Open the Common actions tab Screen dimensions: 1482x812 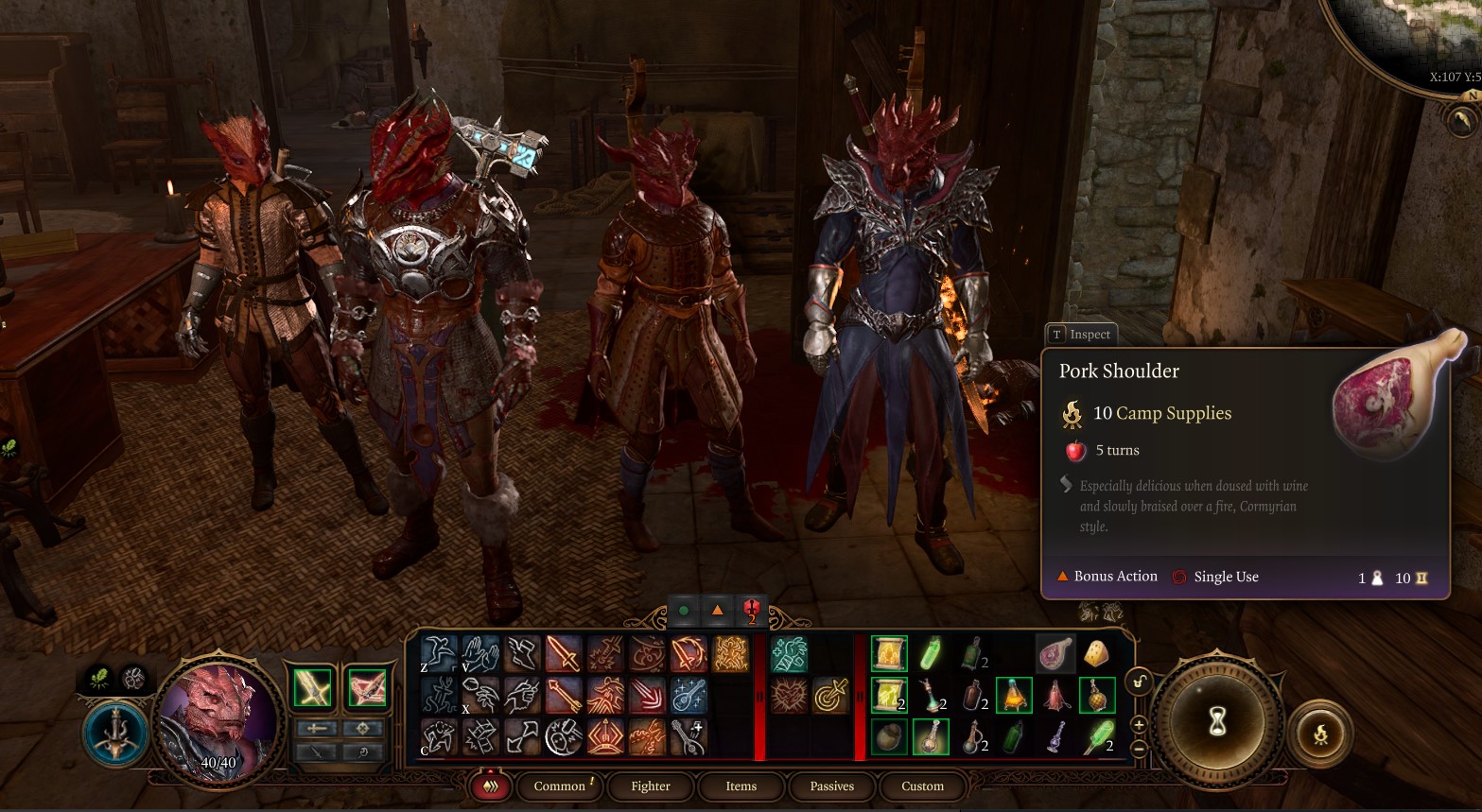point(559,786)
